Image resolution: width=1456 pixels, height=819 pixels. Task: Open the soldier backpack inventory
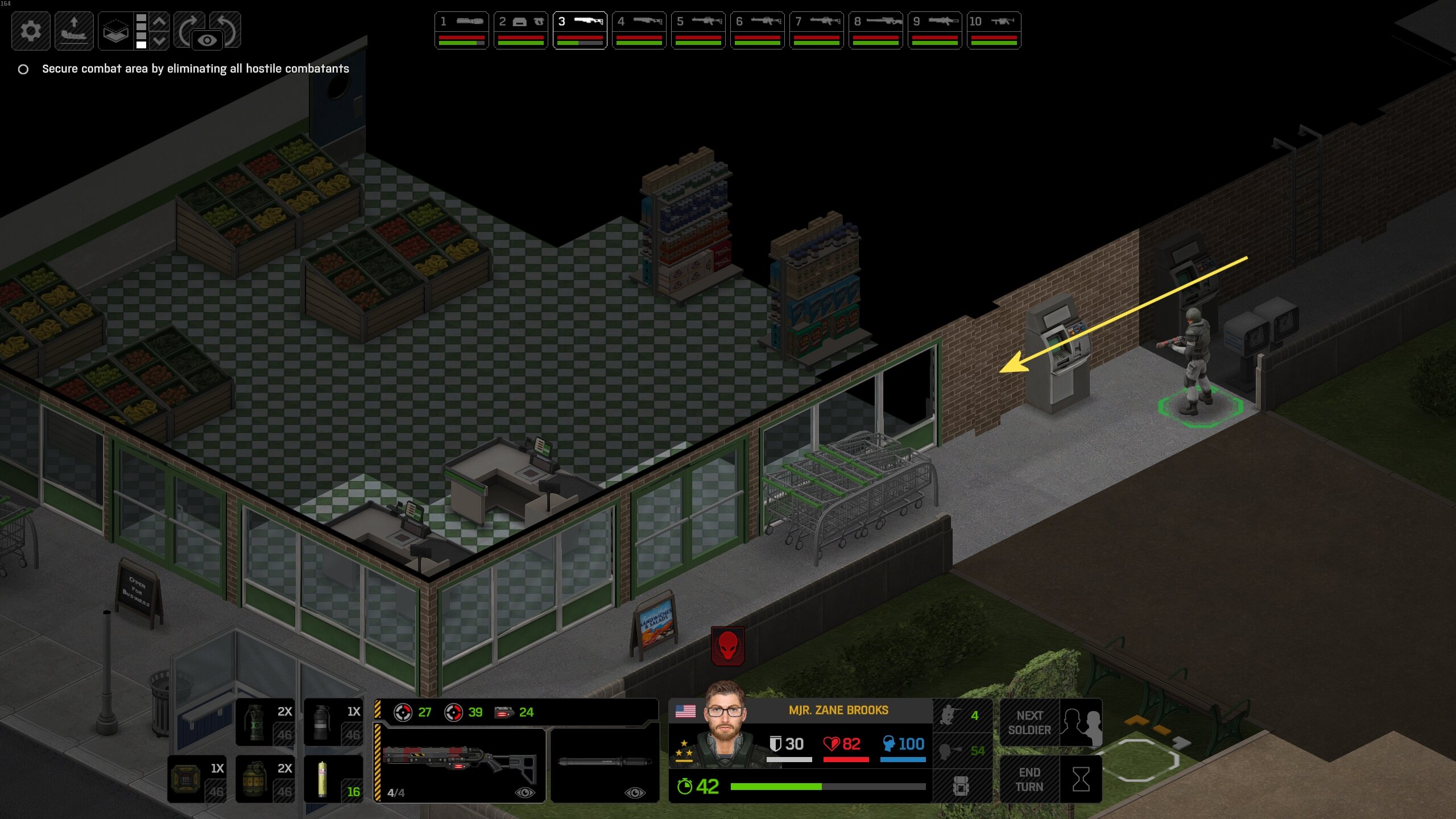[x=962, y=786]
